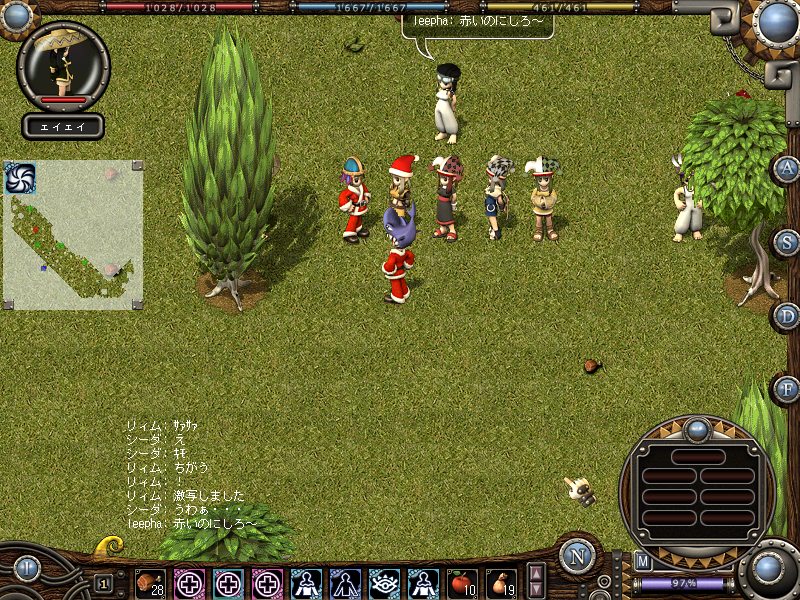Use the meat item with 28 count
The image size is (800, 600).
[x=150, y=582]
